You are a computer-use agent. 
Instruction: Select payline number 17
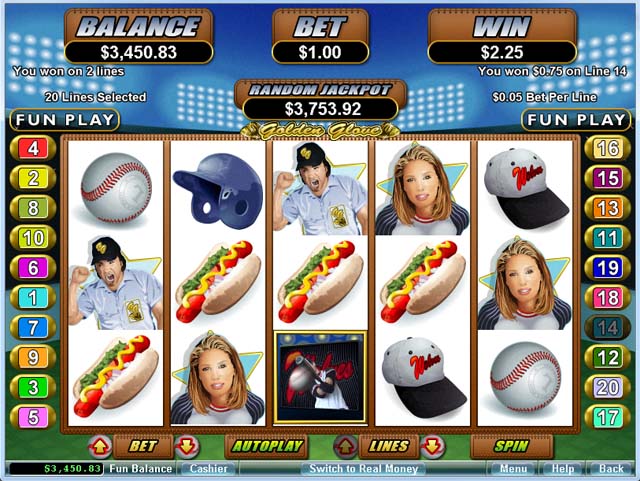(607, 416)
